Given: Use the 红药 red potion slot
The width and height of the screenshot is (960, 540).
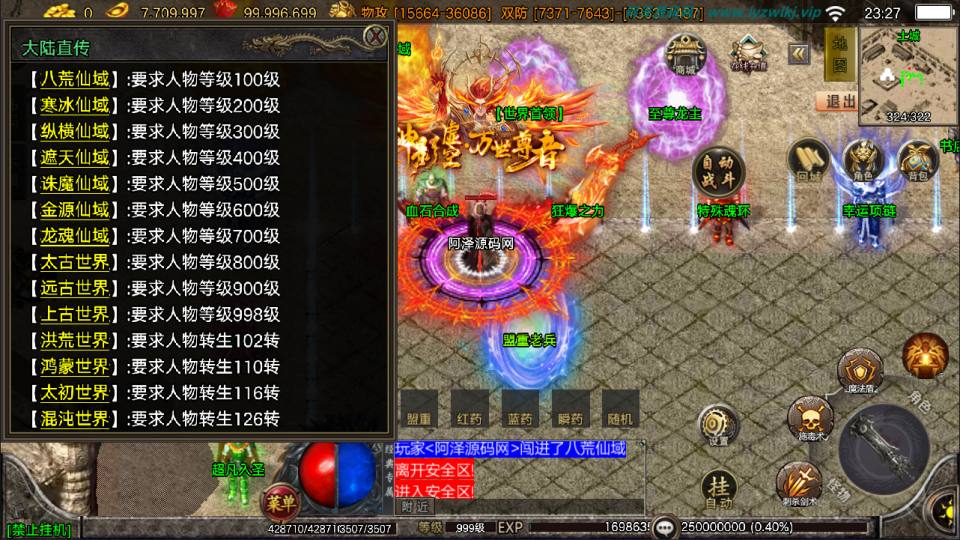Looking at the screenshot, I should 468,409.
